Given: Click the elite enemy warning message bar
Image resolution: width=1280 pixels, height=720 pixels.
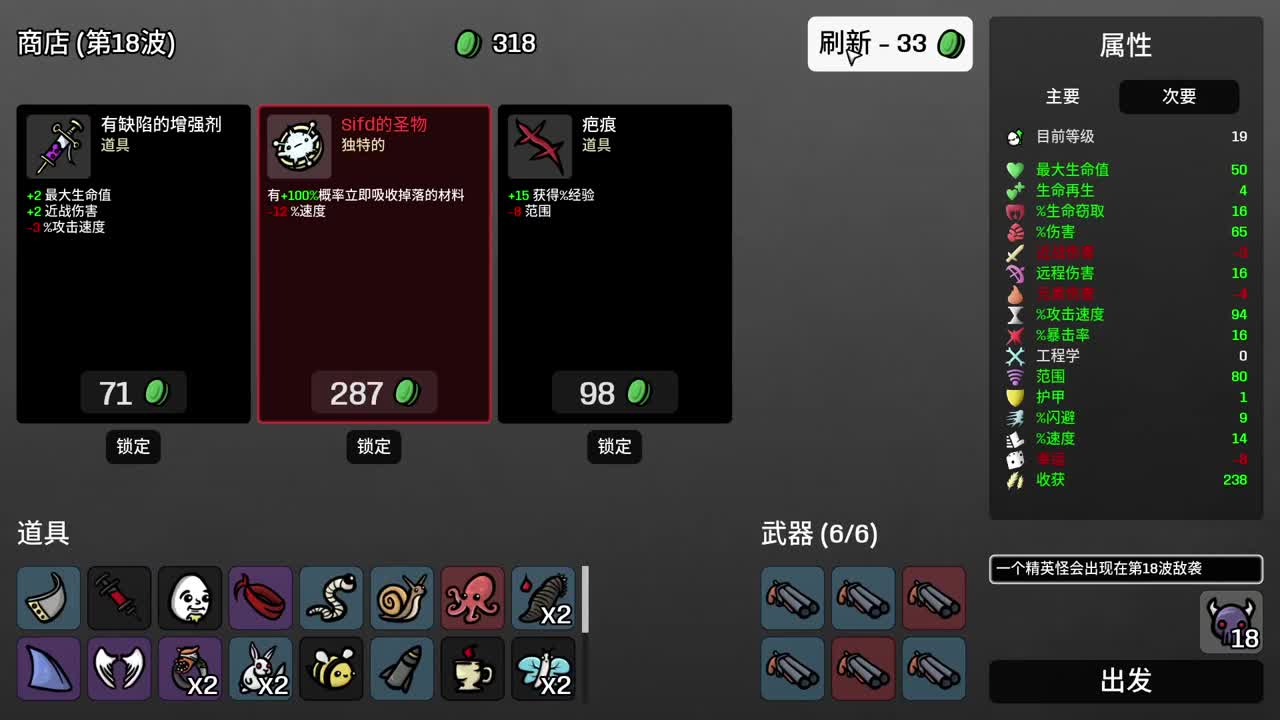Looking at the screenshot, I should [1124, 569].
